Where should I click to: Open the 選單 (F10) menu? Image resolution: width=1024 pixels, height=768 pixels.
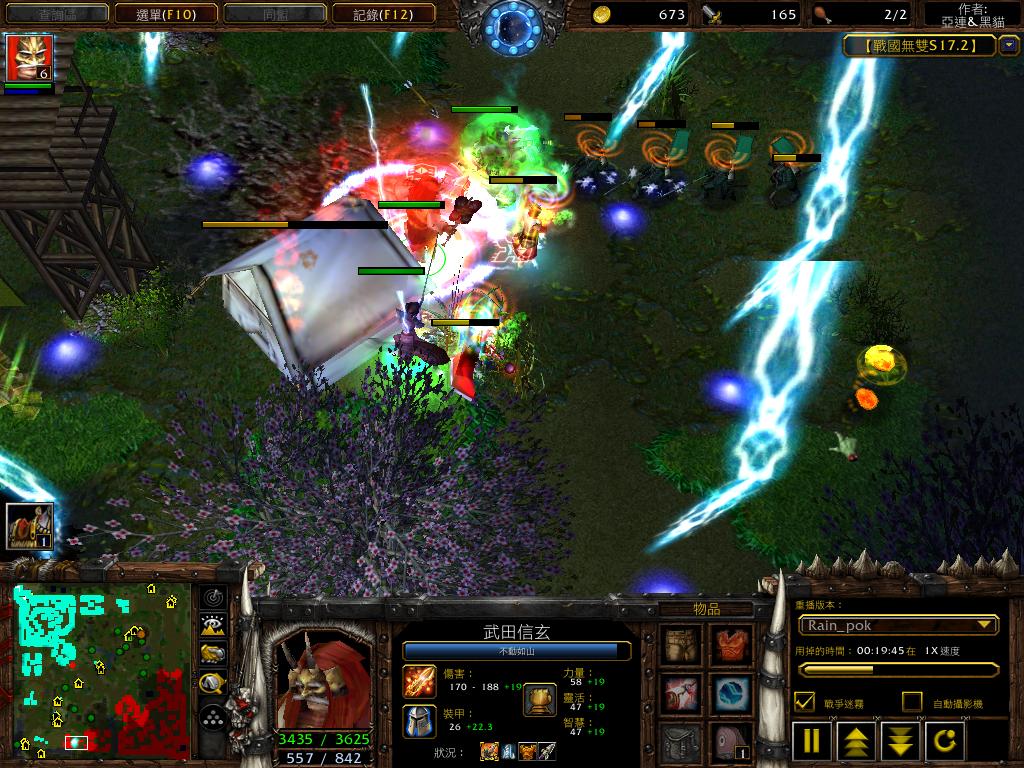[x=166, y=14]
